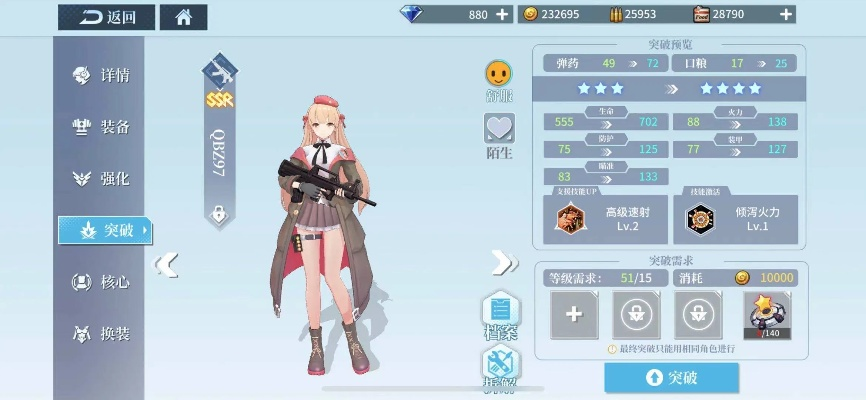866x400 pixels.
Task: Show the next character with right arrow
Action: click(502, 263)
